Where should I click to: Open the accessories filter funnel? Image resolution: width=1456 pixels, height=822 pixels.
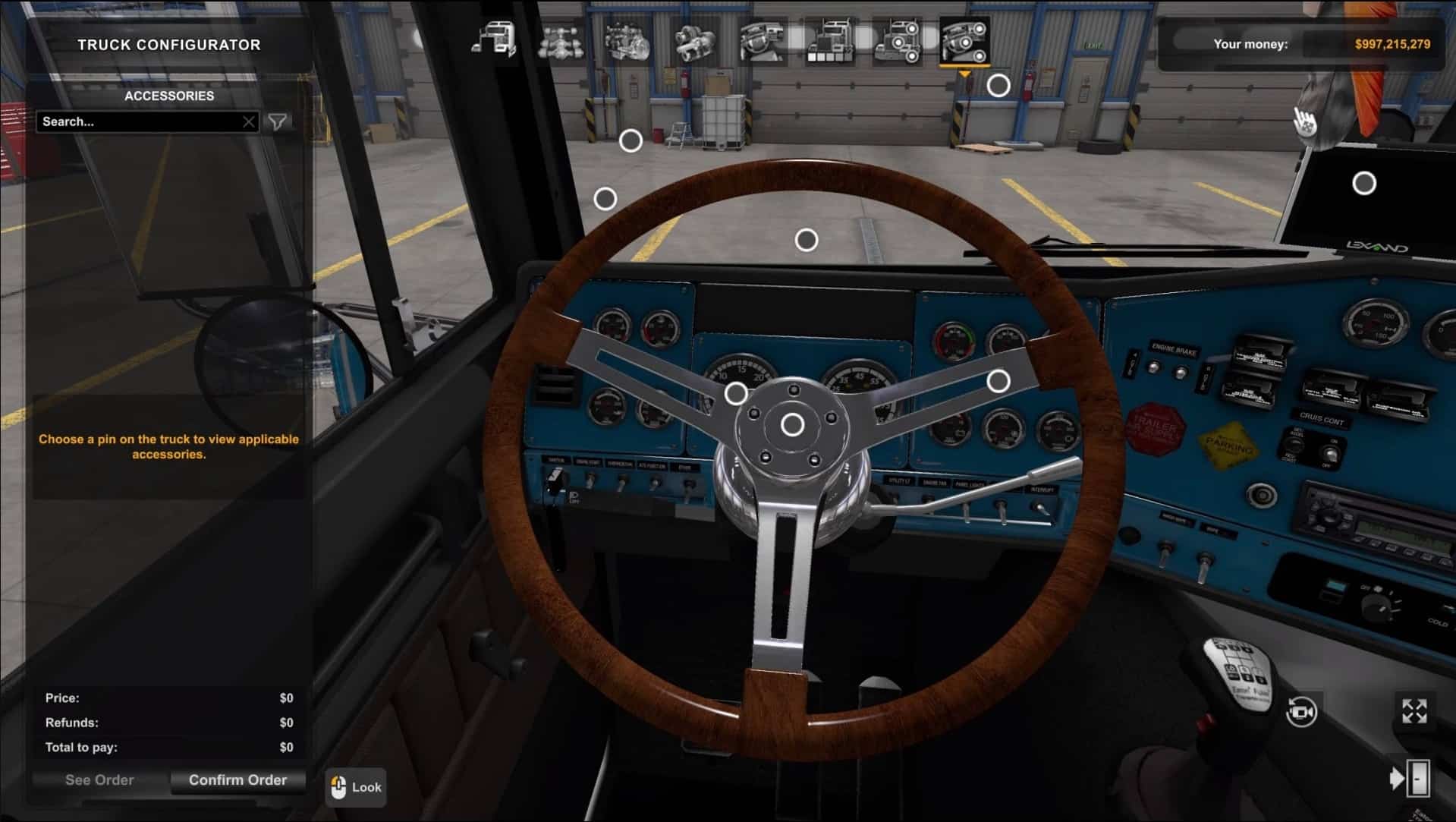[x=278, y=121]
